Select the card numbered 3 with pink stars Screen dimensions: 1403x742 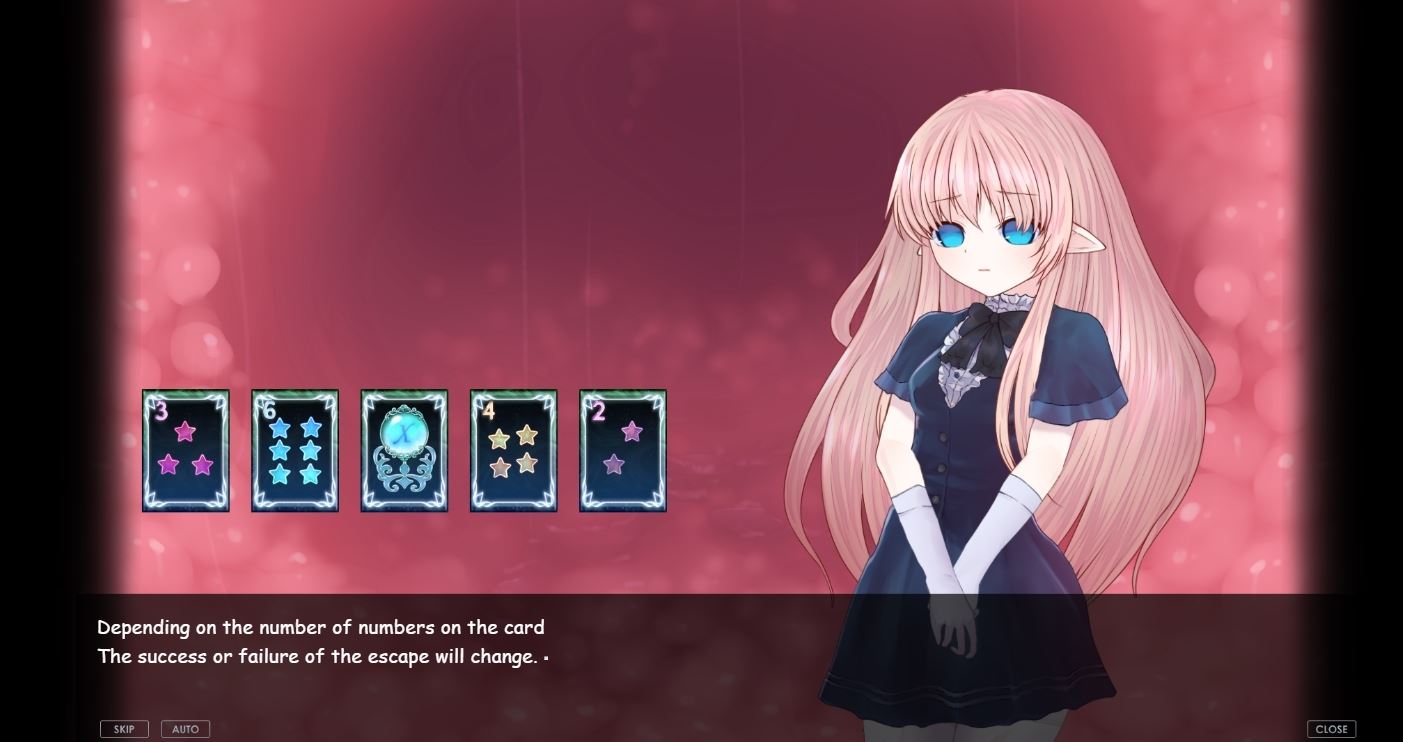pyautogui.click(x=185, y=450)
